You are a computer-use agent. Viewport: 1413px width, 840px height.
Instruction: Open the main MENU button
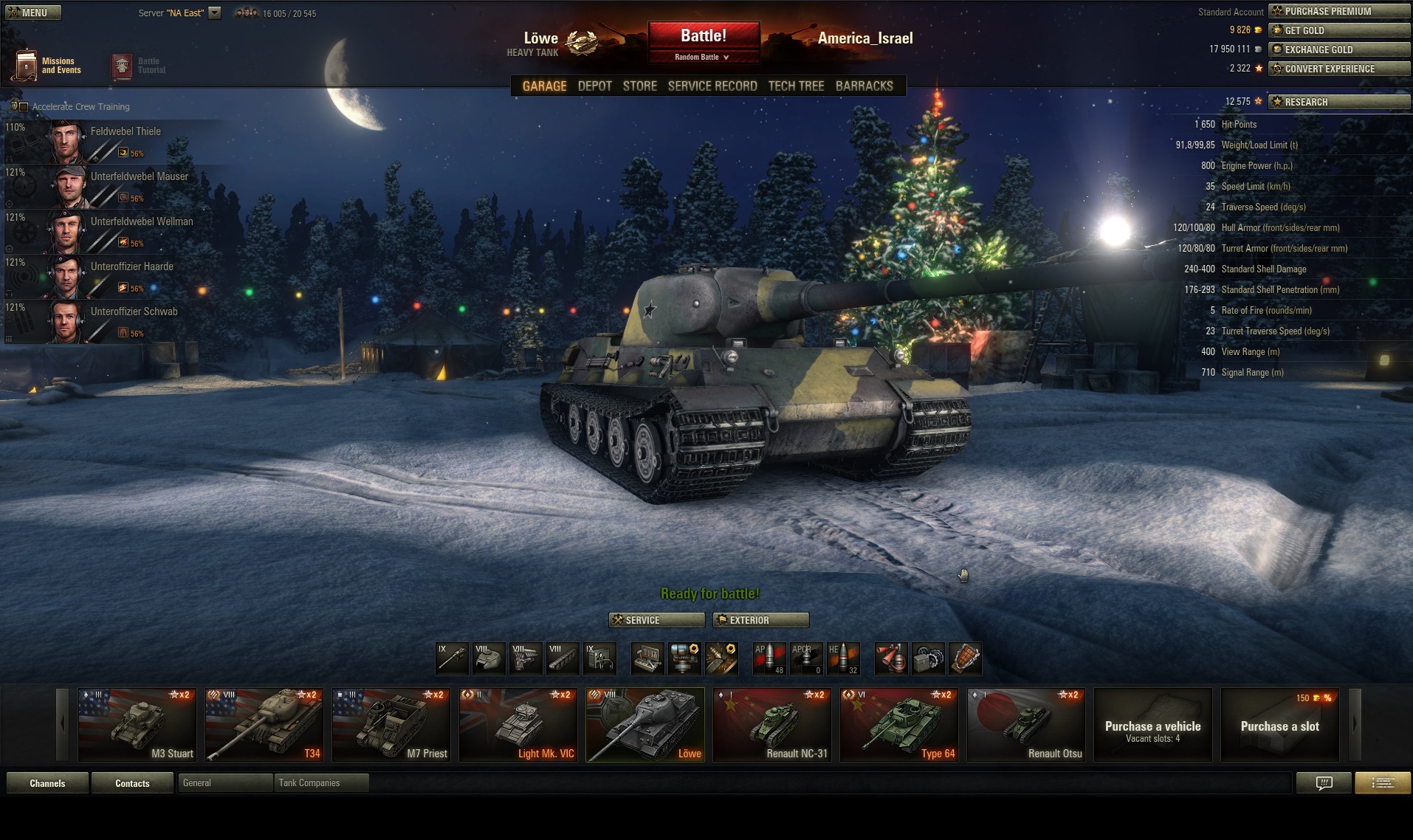tap(32, 13)
